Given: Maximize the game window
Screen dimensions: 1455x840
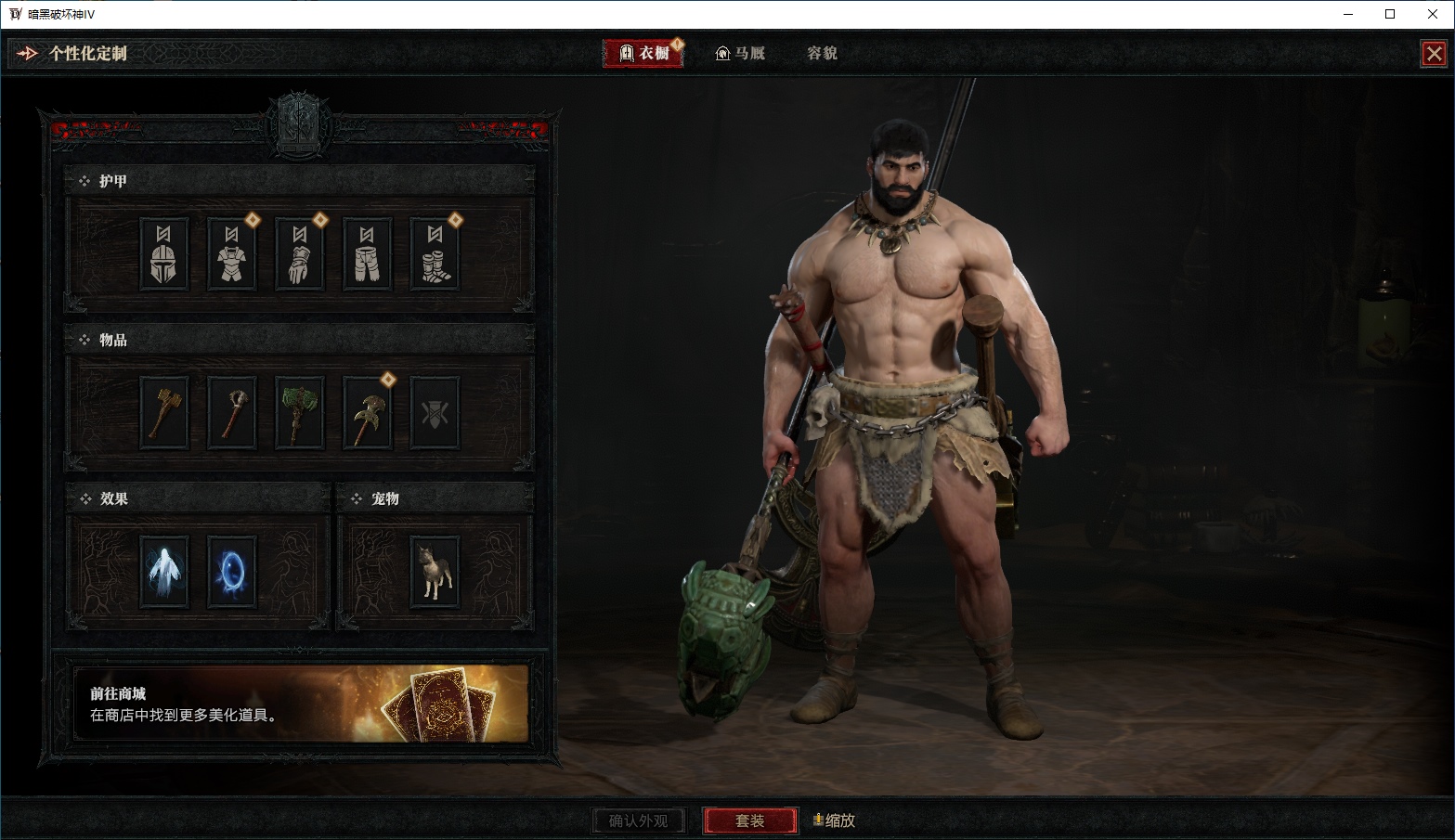Looking at the screenshot, I should (1390, 14).
